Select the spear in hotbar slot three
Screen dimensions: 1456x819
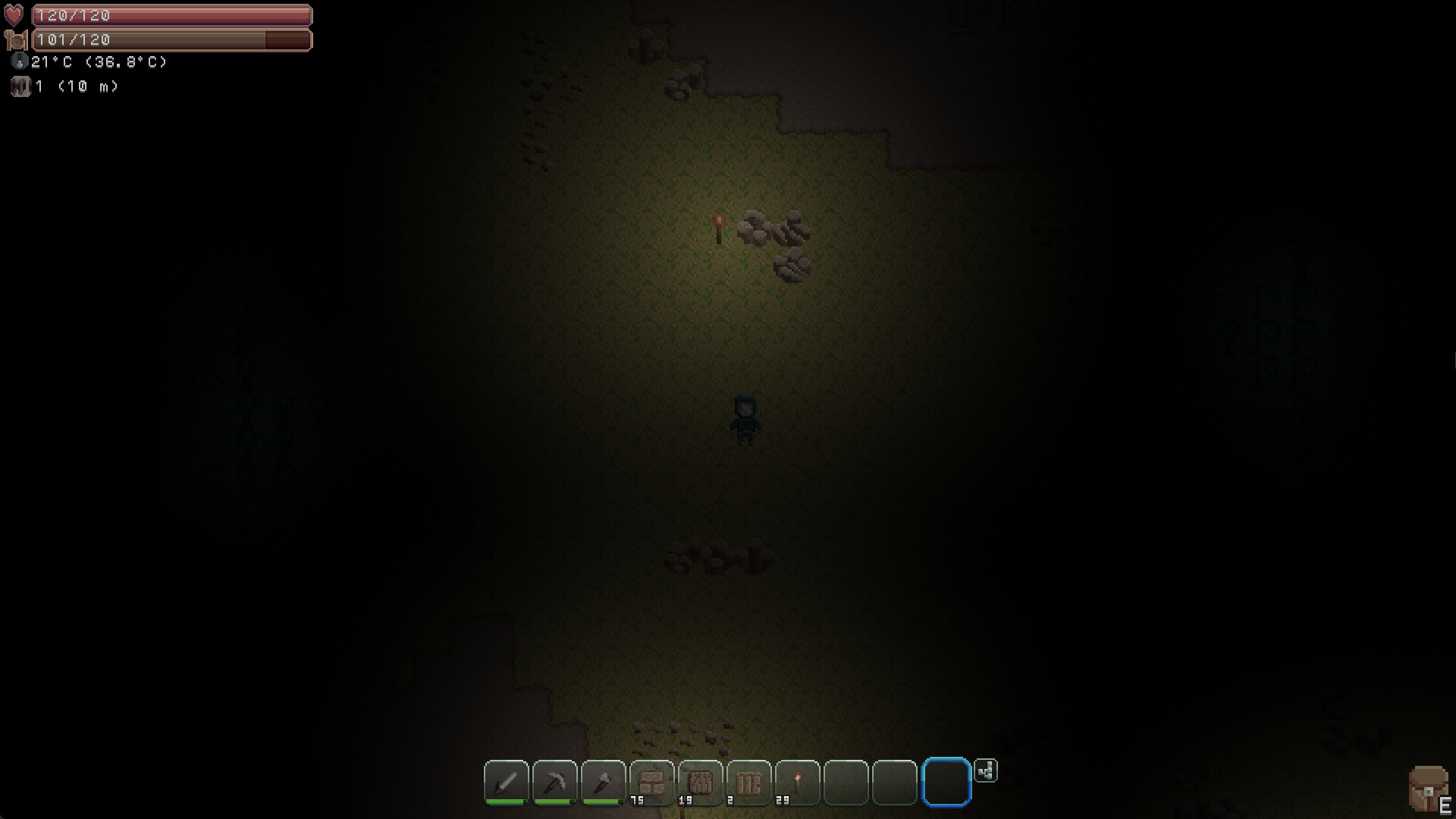click(604, 784)
